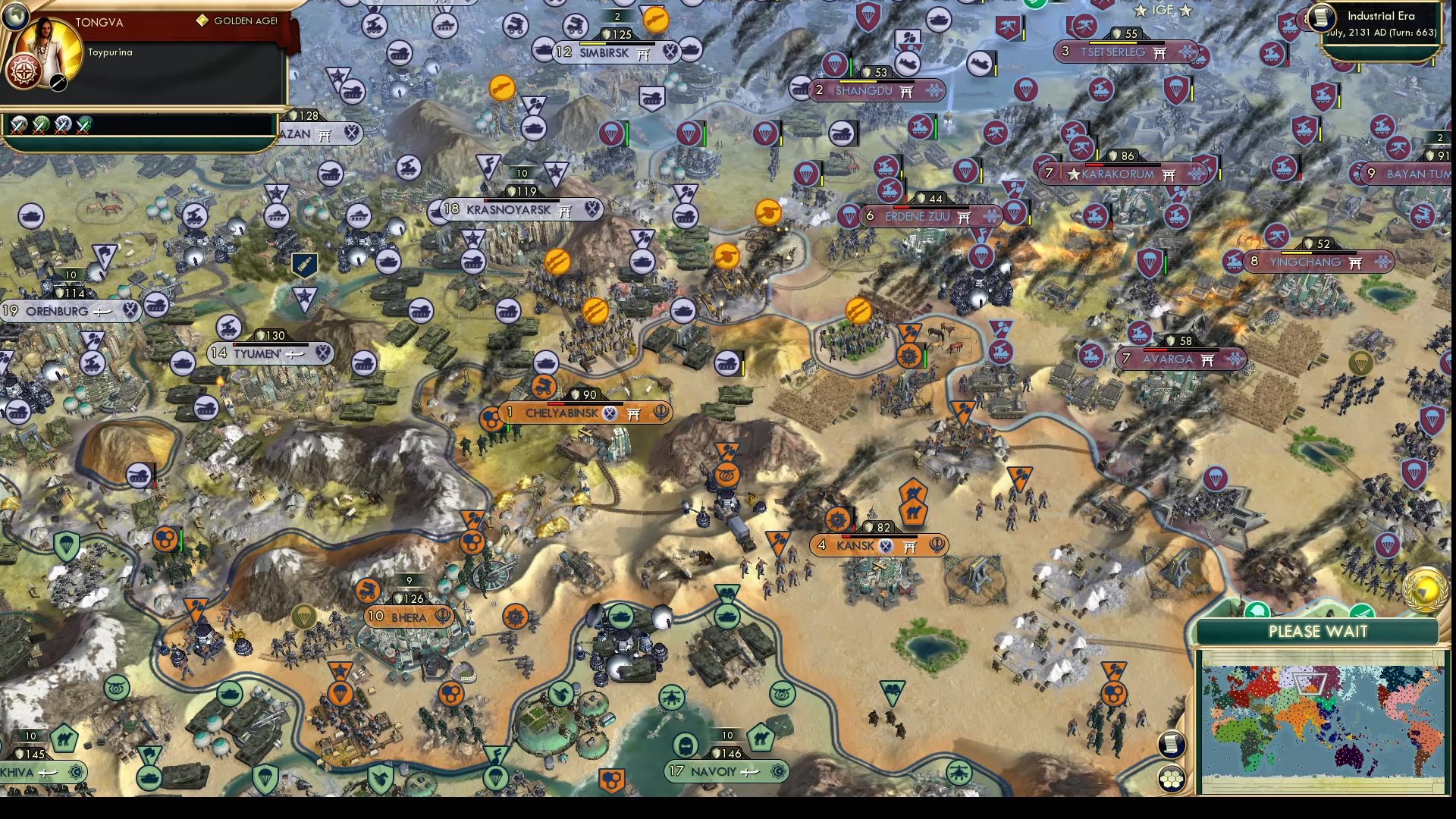The image size is (1456, 819).
Task: Click the capital star icon on Karakorum's banner
Action: [1074, 174]
